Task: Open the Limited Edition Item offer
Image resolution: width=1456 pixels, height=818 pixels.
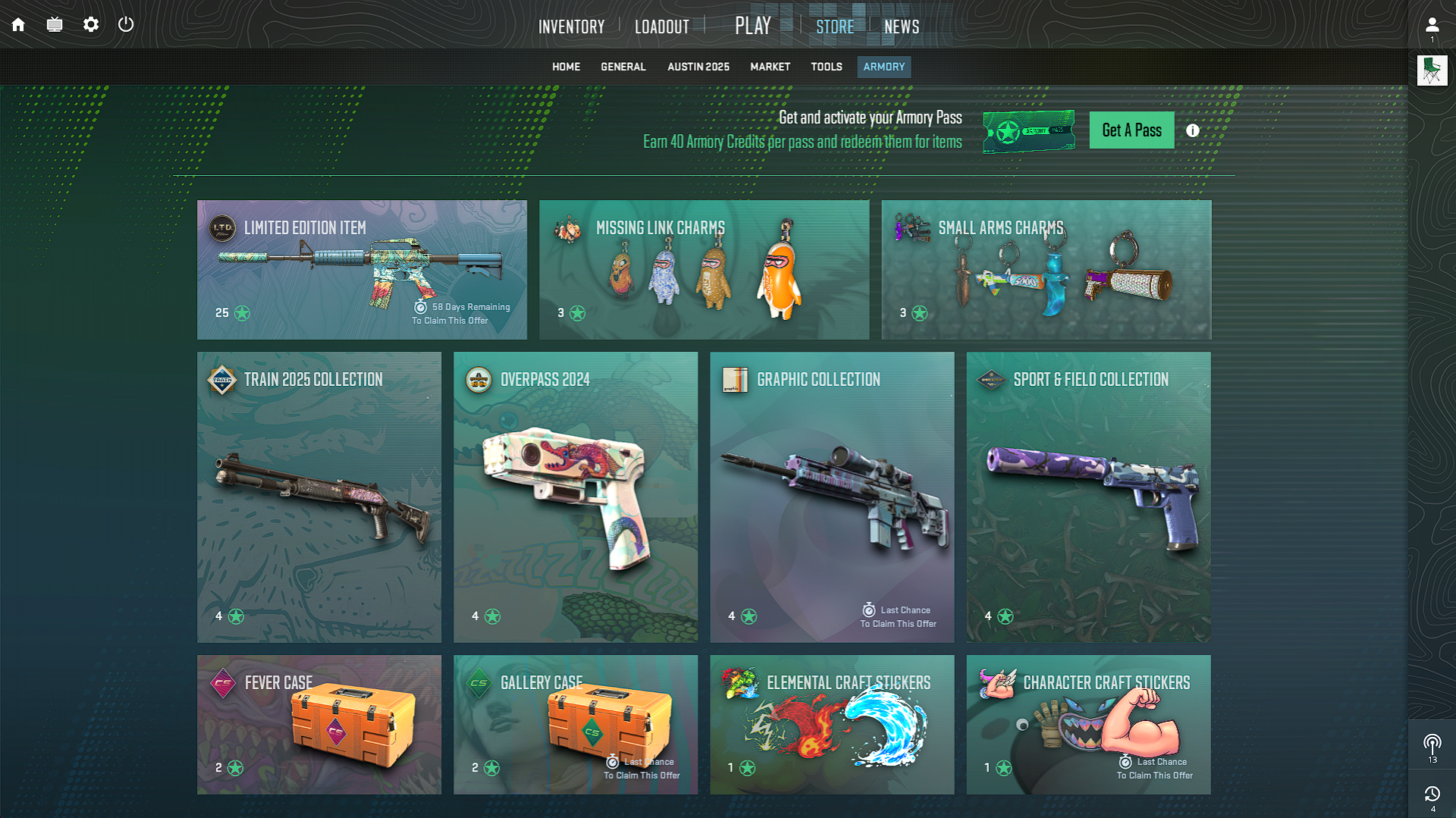Action: coord(362,269)
